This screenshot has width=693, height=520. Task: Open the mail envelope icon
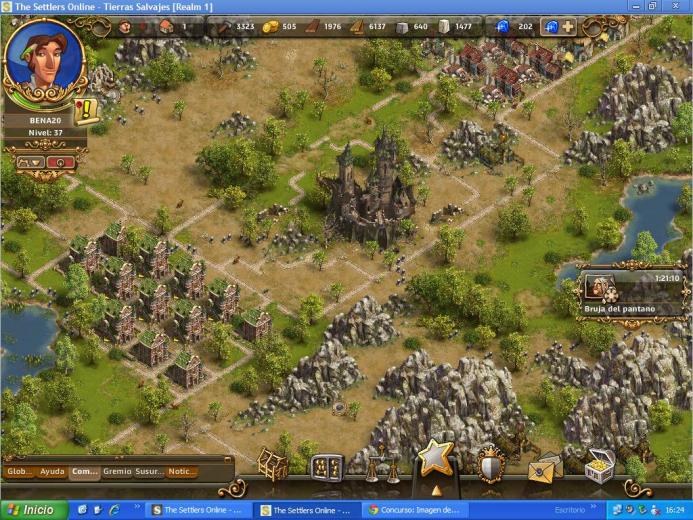pos(544,467)
